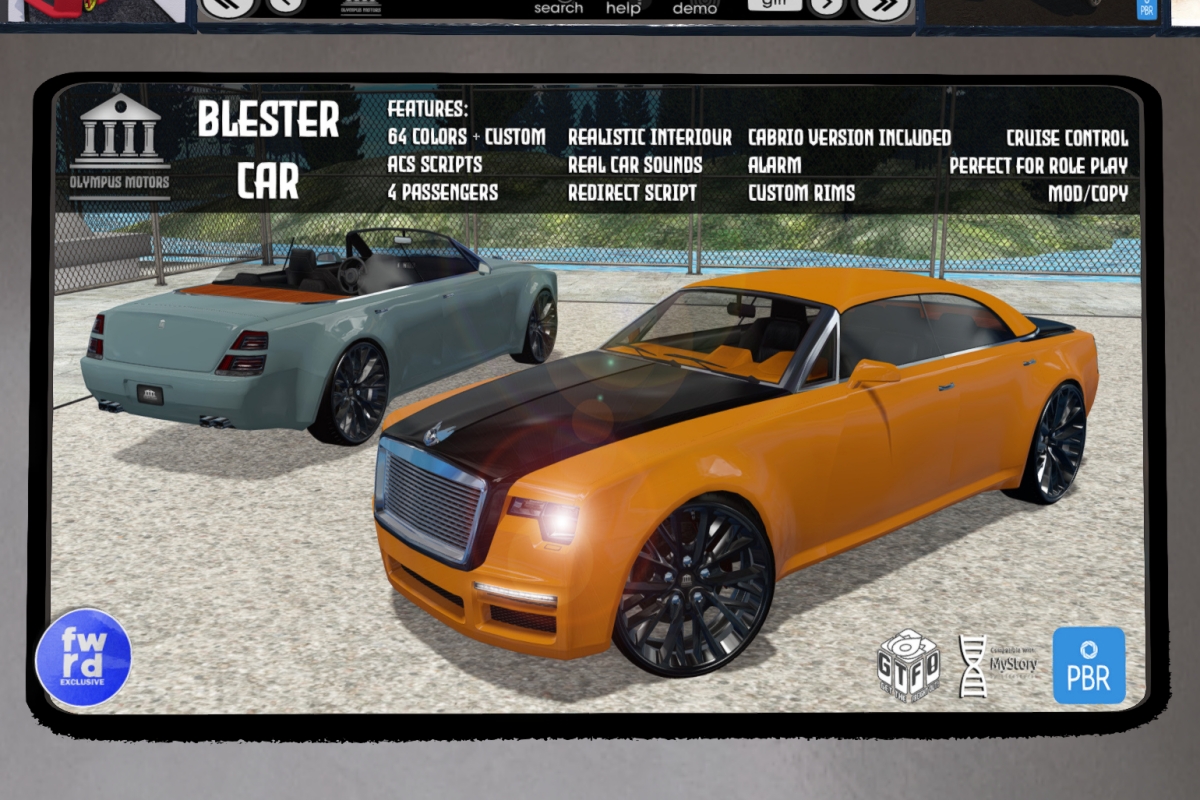This screenshot has height=800, width=1200.
Task: Go to the next vendor item with the single right arrow
Action: (827, 6)
